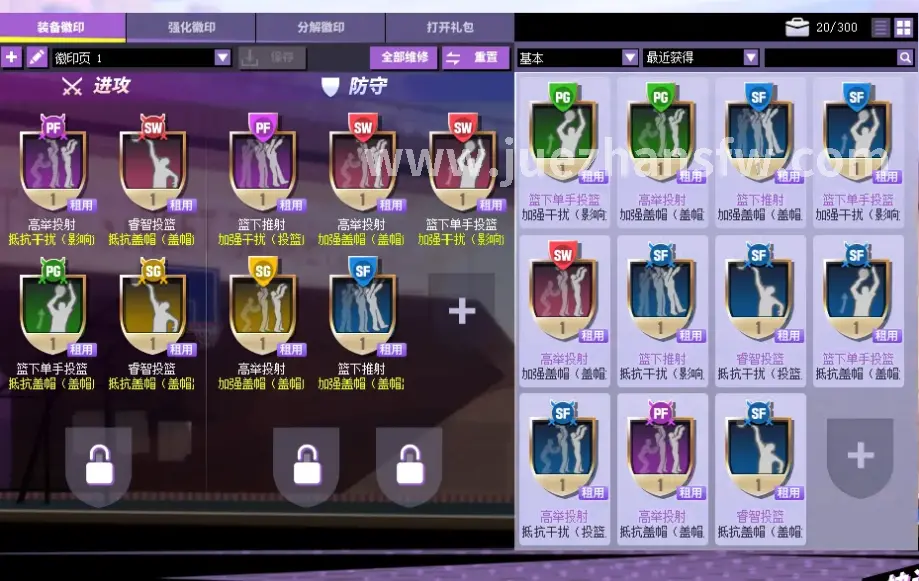
Task: Click the badge search input field
Action: [x=830, y=58]
